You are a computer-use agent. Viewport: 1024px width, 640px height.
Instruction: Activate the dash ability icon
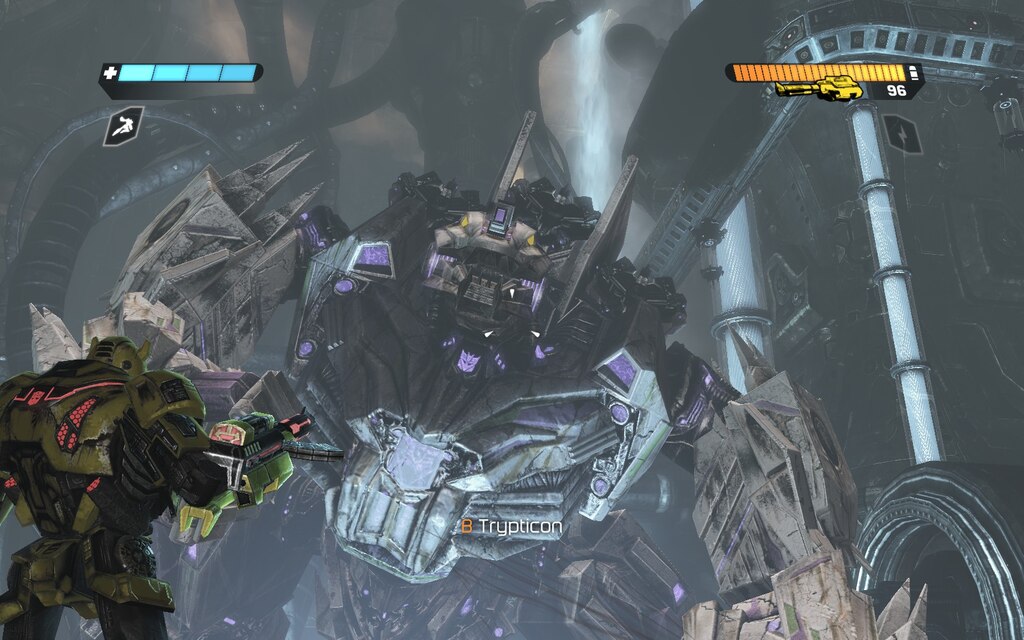coord(122,127)
